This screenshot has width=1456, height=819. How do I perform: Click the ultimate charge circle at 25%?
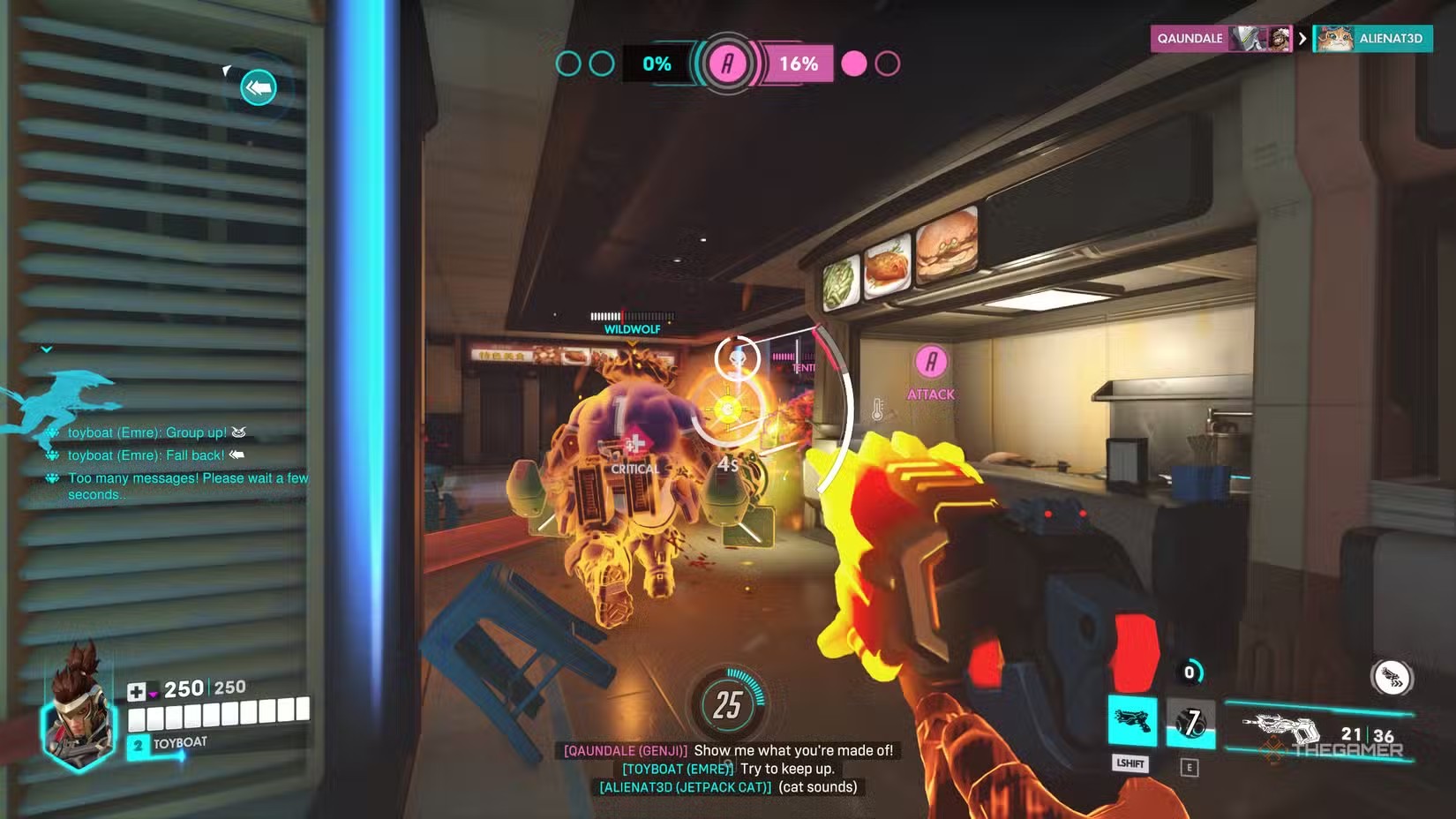[x=725, y=706]
